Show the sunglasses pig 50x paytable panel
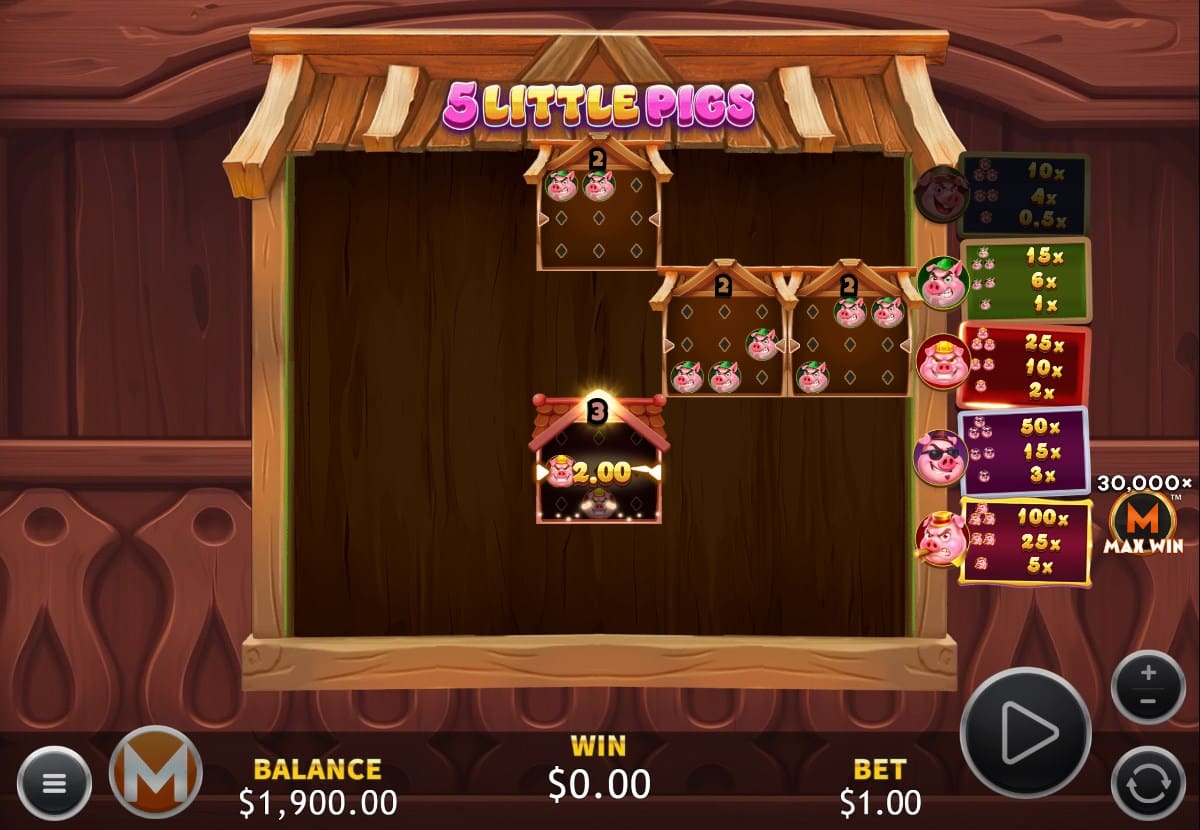 (1024, 452)
